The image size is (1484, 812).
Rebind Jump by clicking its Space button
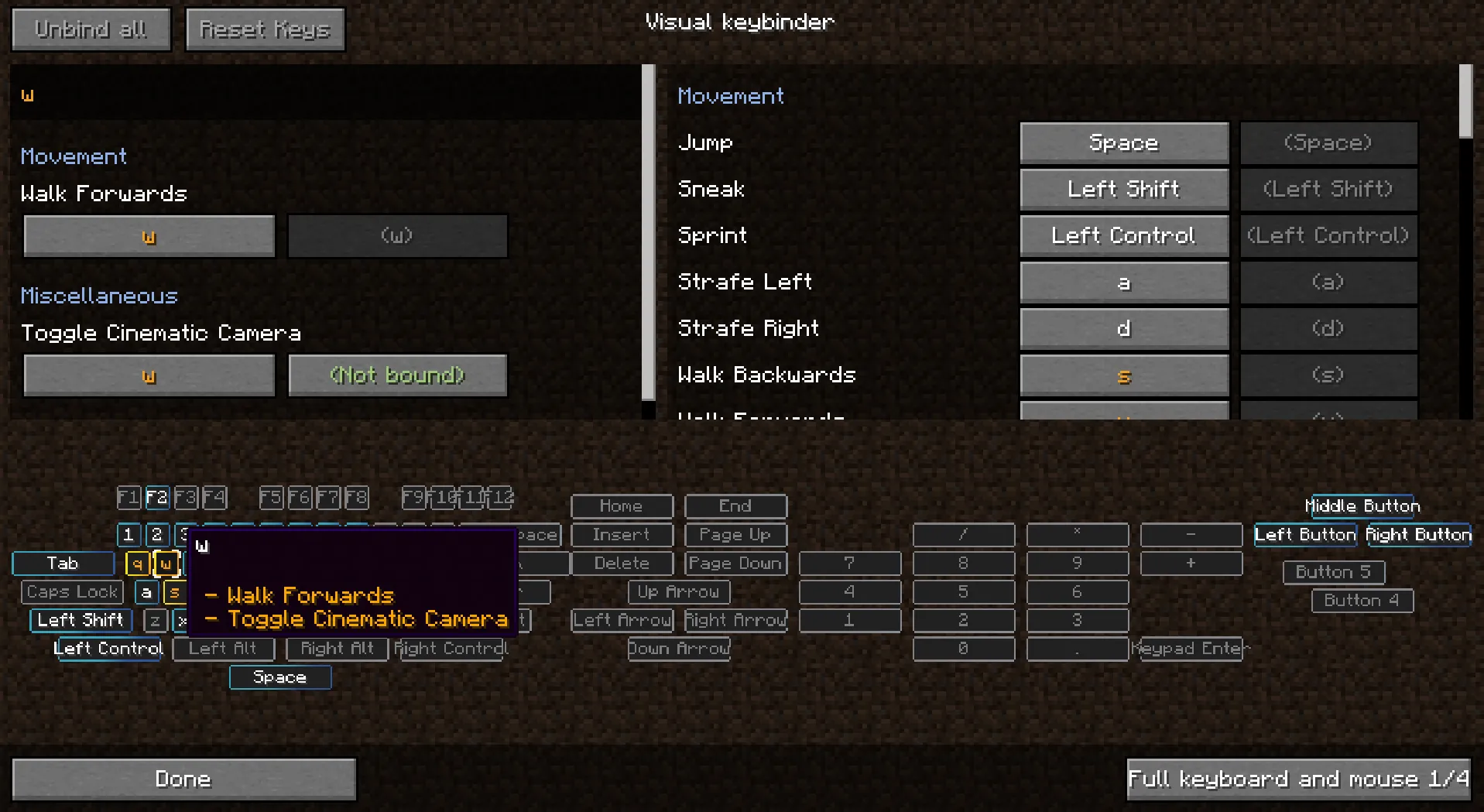tap(1123, 142)
